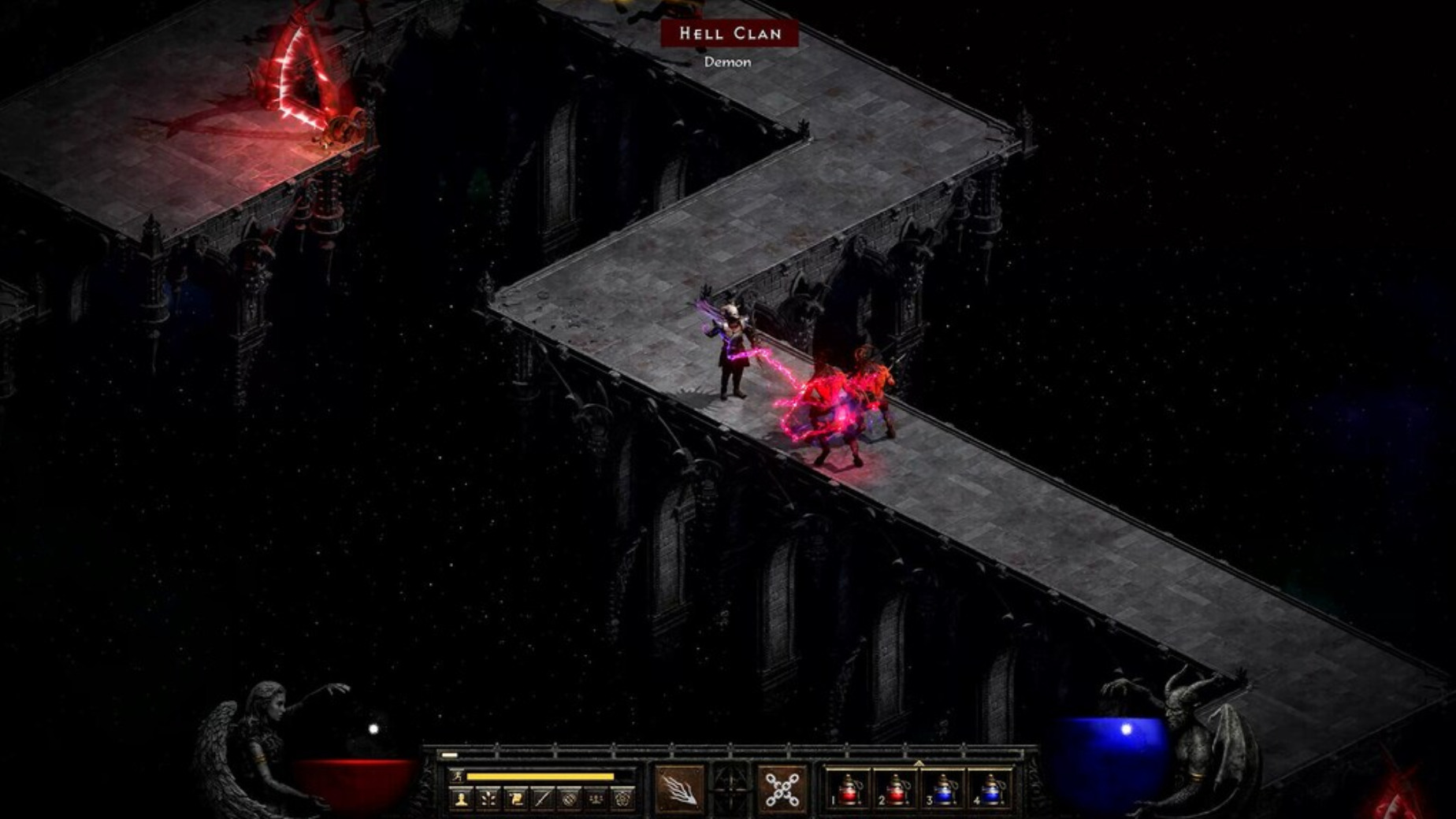Open the quest log scroll button
The width and height of the screenshot is (1456, 819).
(x=515, y=799)
